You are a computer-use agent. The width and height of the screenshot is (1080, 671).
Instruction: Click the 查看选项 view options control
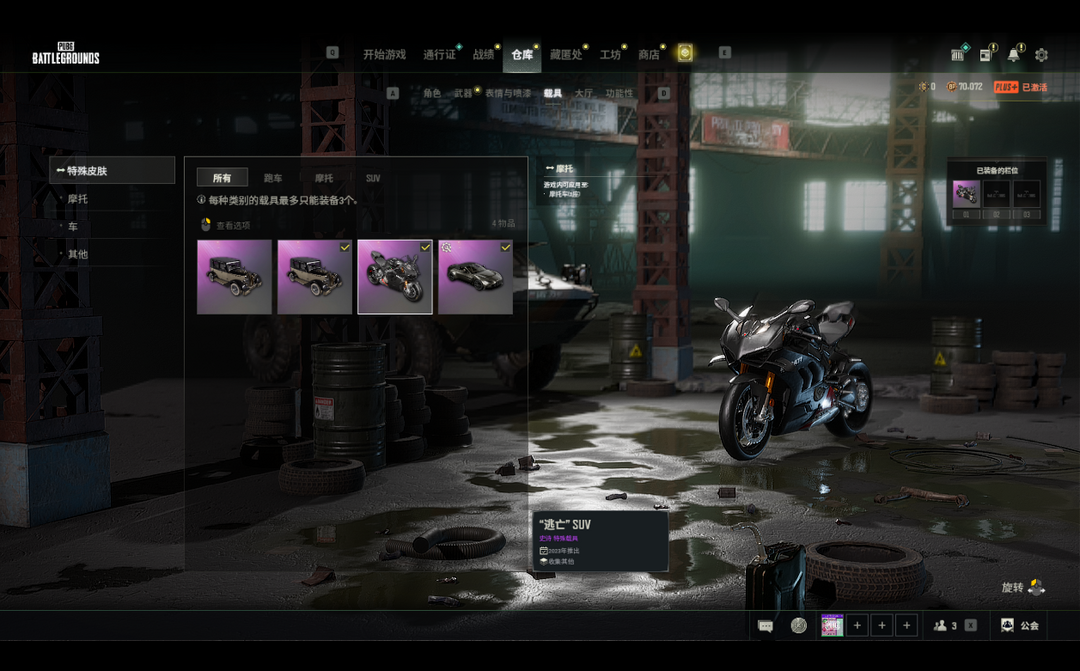pos(226,225)
